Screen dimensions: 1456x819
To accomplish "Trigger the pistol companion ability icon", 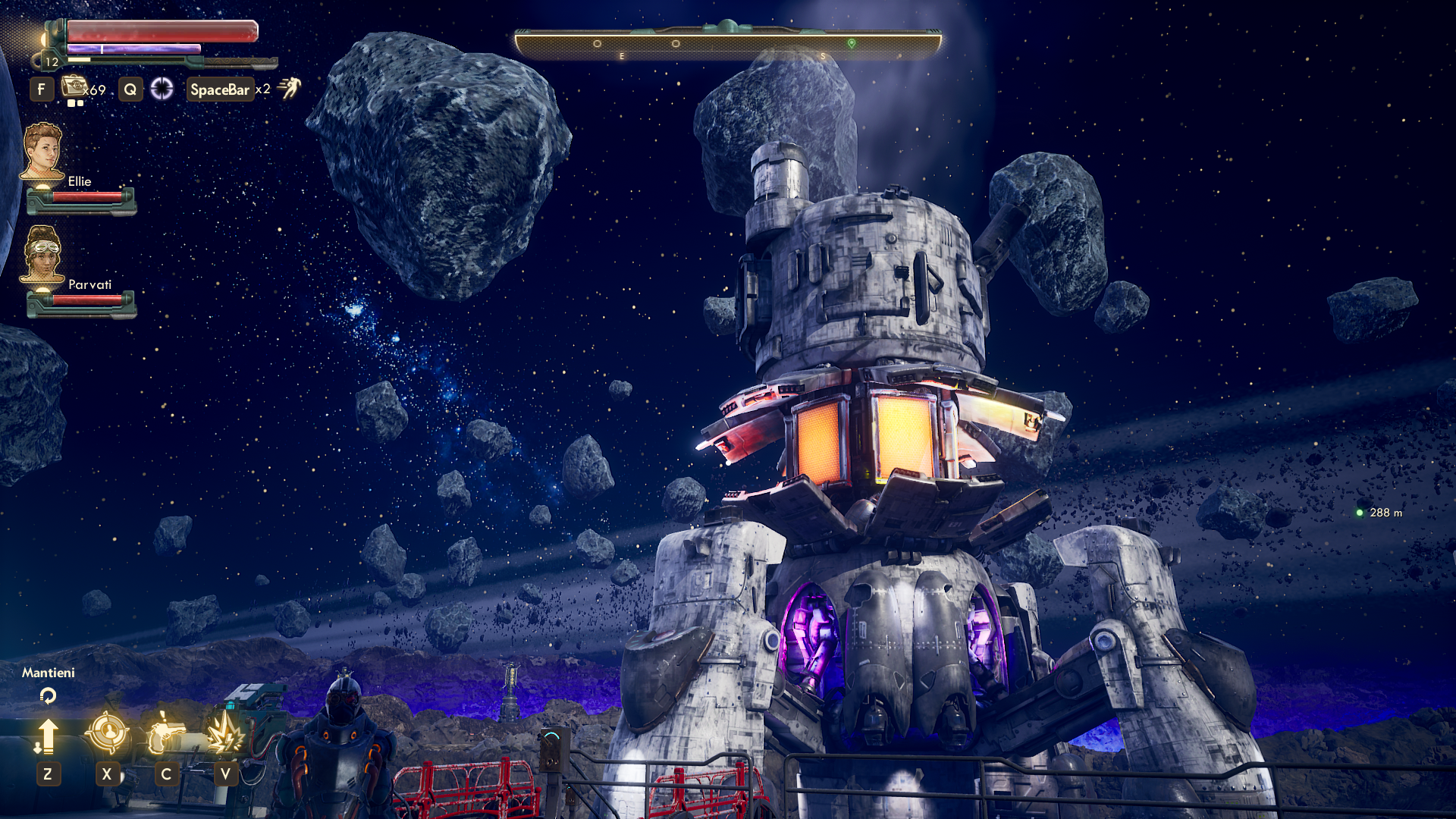I will click(165, 734).
